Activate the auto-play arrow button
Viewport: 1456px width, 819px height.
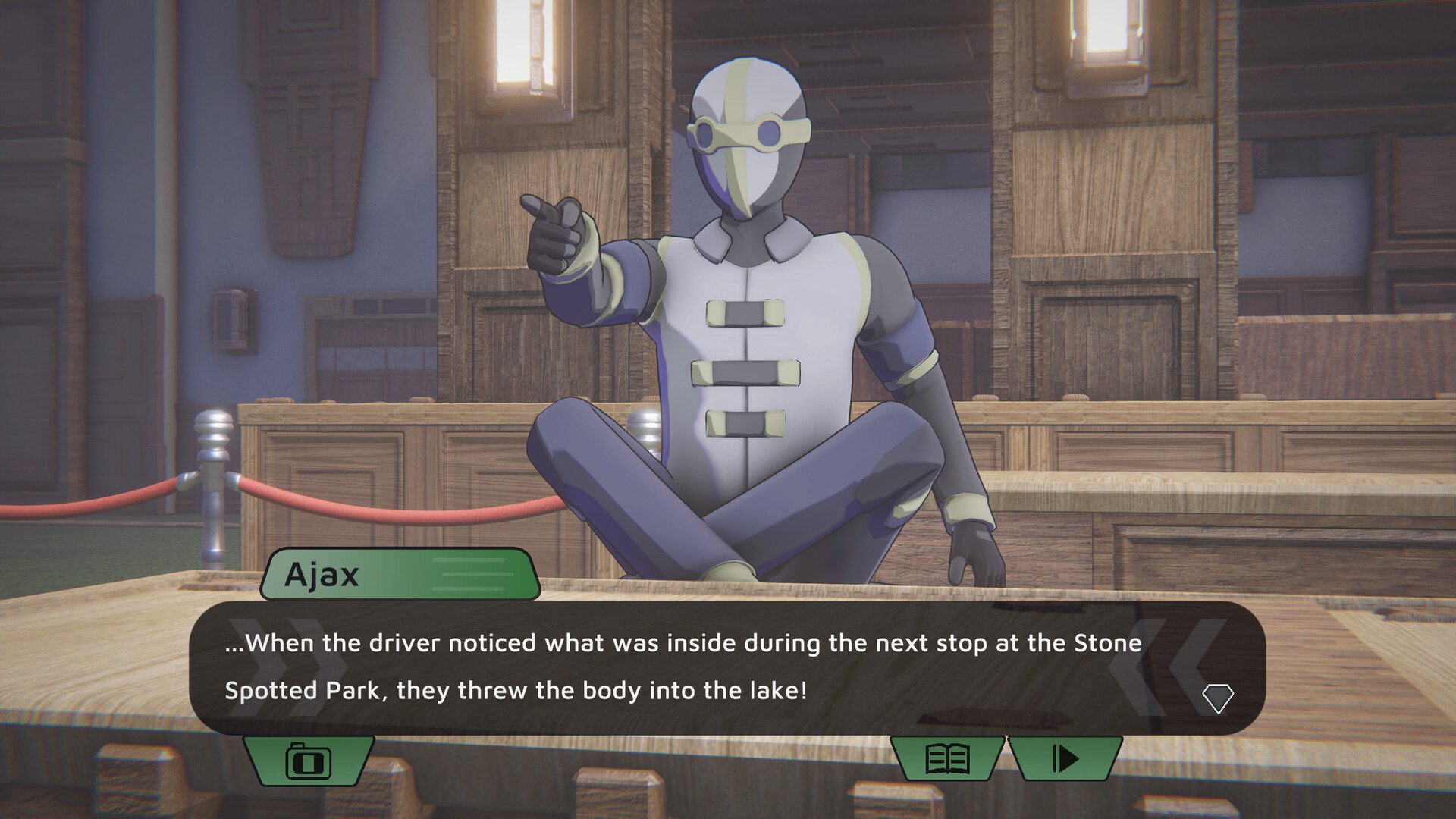pos(1065,758)
